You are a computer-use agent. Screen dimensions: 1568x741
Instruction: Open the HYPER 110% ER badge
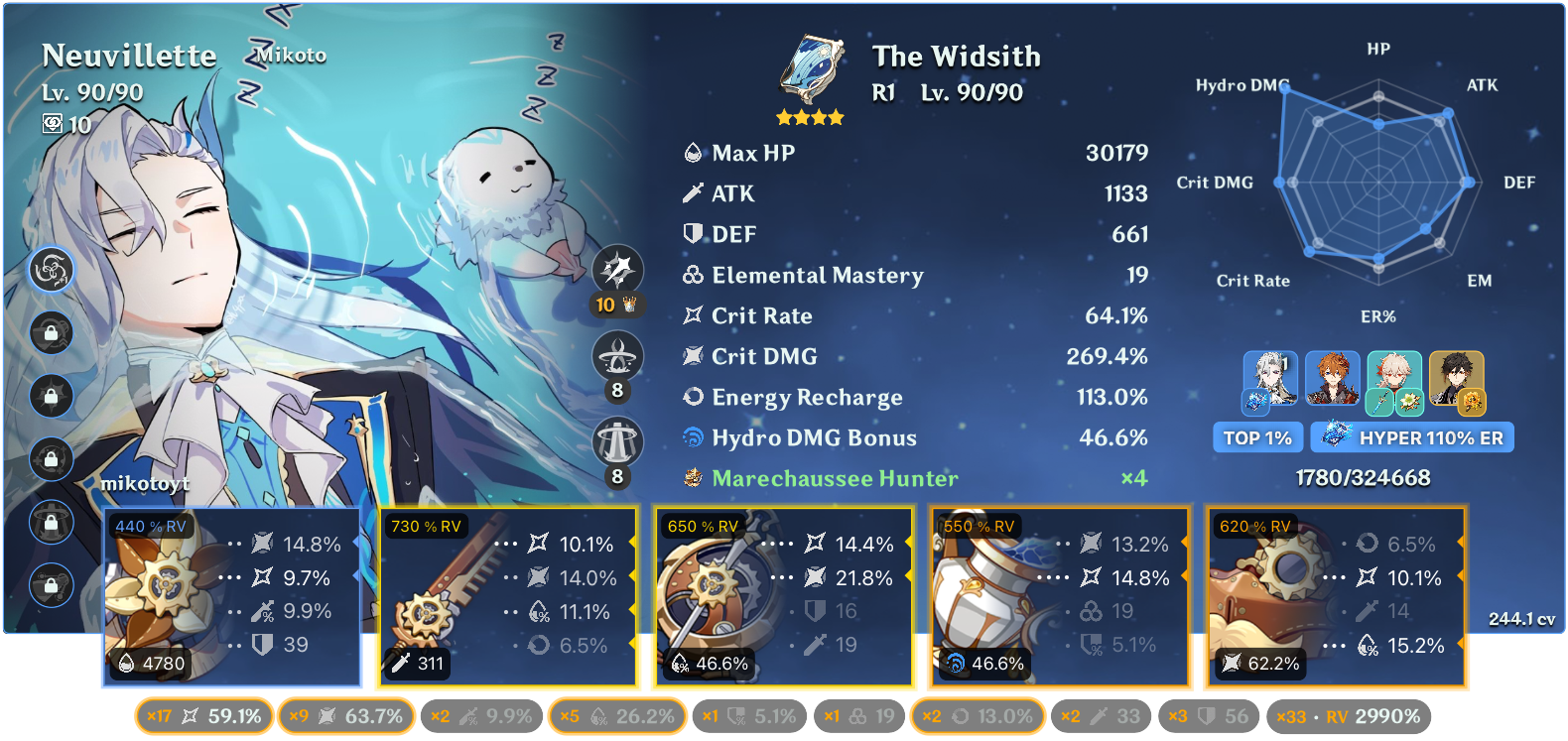click(1412, 437)
